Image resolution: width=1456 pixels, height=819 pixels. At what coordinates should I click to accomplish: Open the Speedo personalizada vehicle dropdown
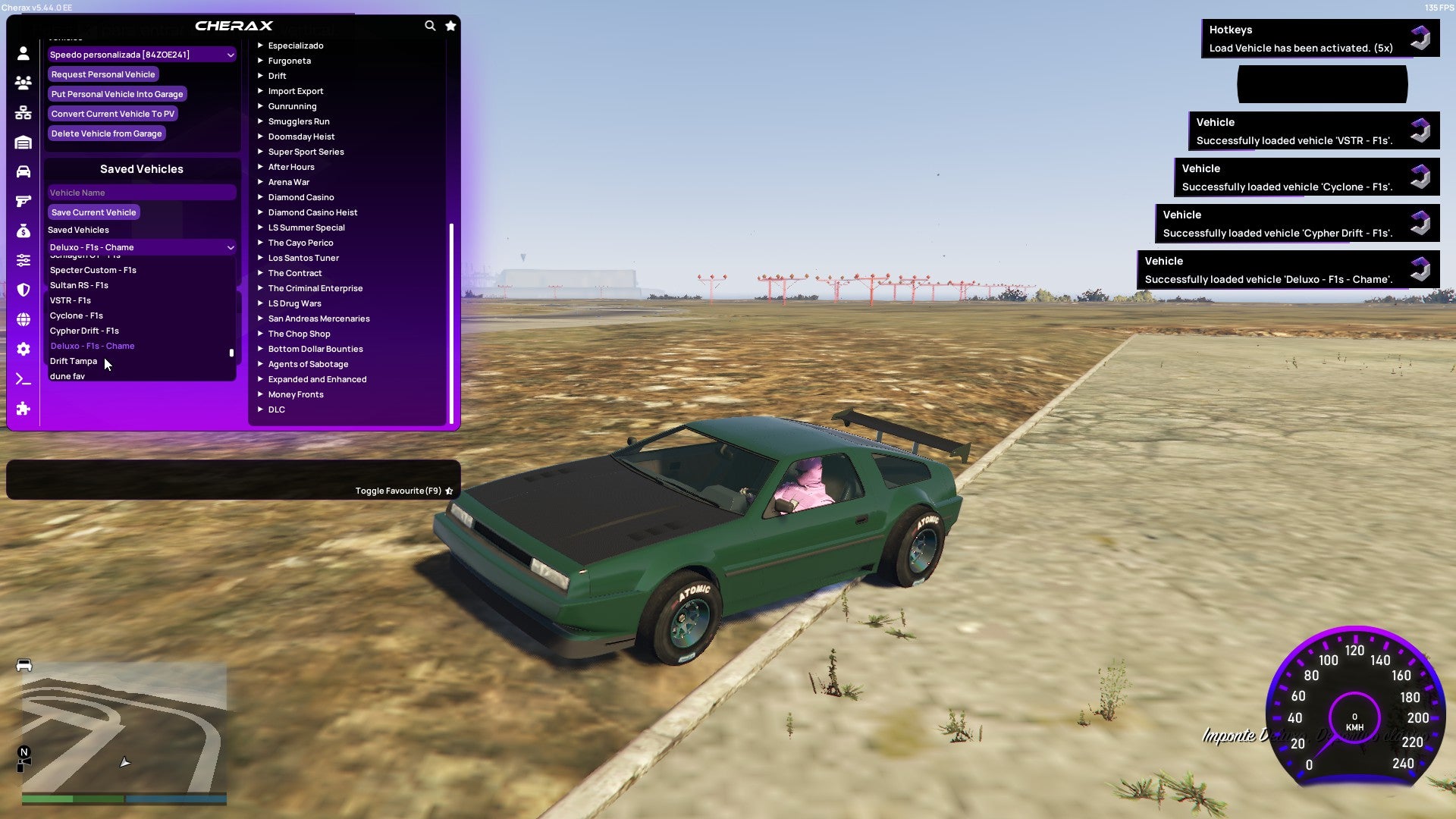point(142,55)
